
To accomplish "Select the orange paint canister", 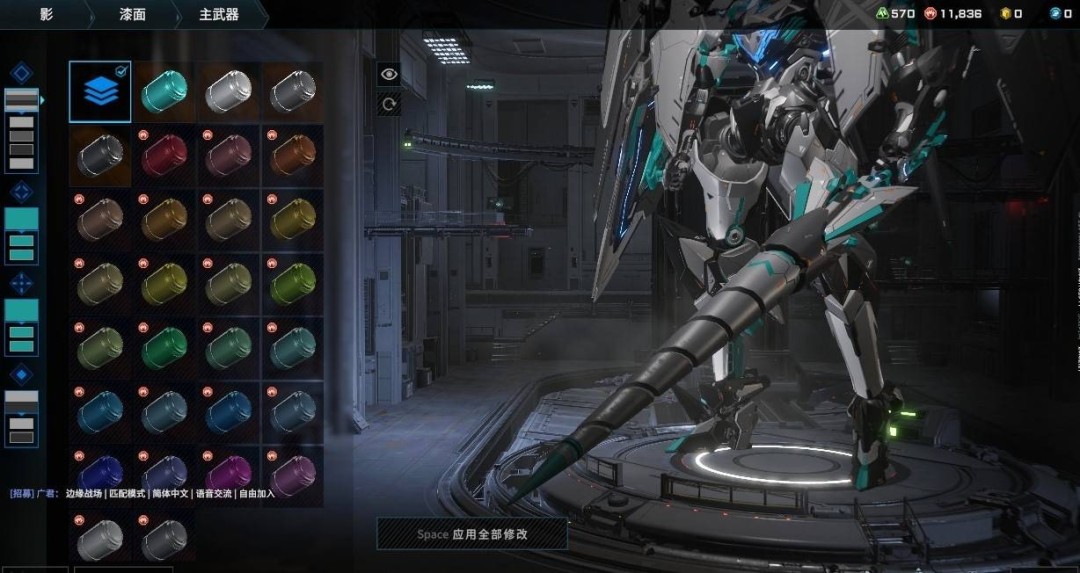I will pos(292,155).
